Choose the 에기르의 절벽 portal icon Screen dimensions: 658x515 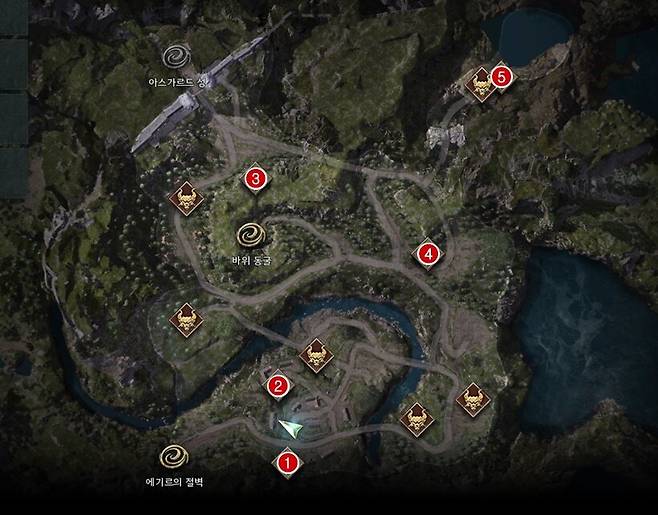174,456
